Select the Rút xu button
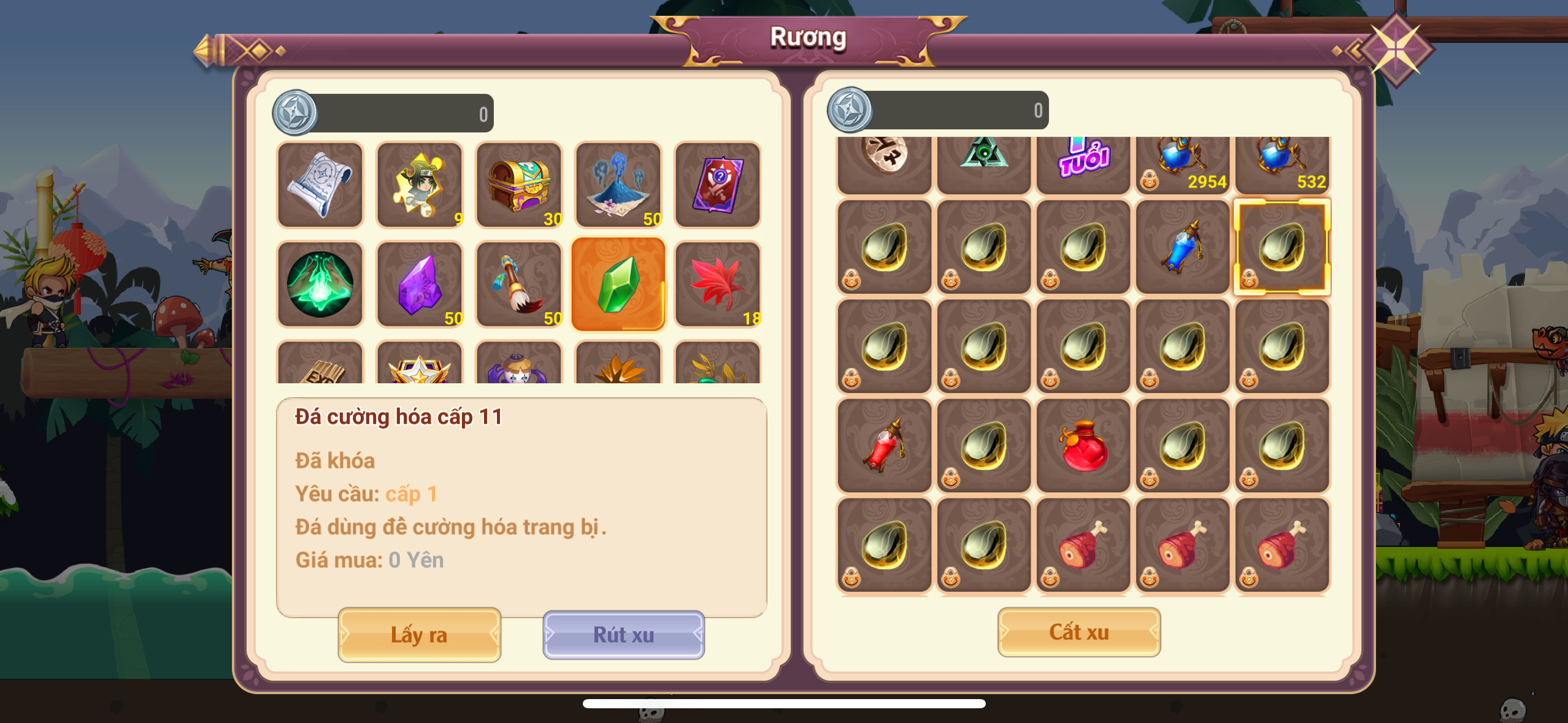Image resolution: width=1568 pixels, height=723 pixels. point(623,635)
